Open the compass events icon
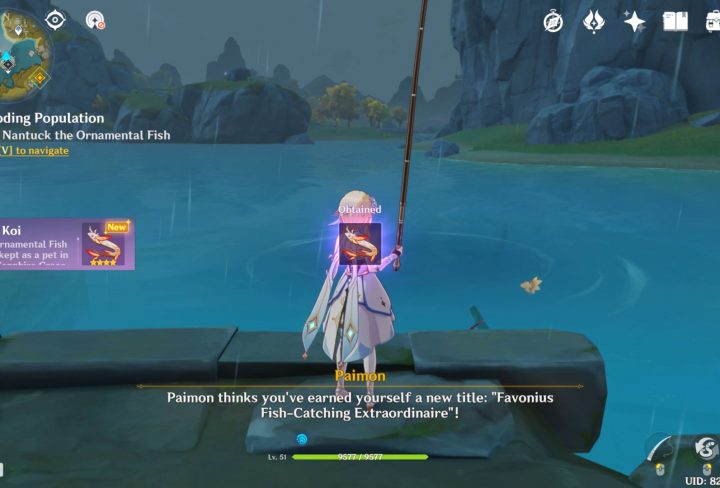The width and height of the screenshot is (720, 488). tap(553, 21)
